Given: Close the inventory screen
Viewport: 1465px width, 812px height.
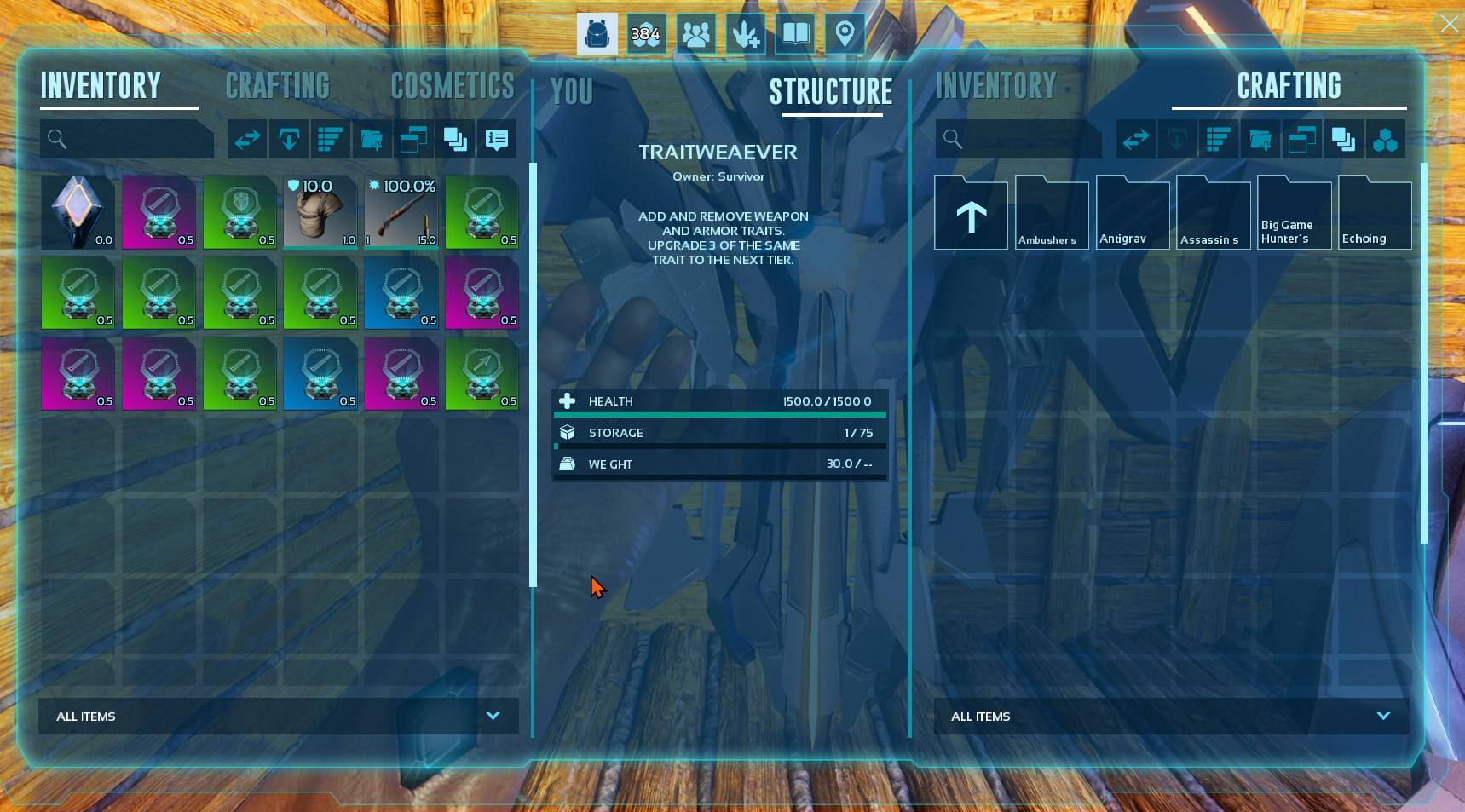Looking at the screenshot, I should coord(1449,24).
